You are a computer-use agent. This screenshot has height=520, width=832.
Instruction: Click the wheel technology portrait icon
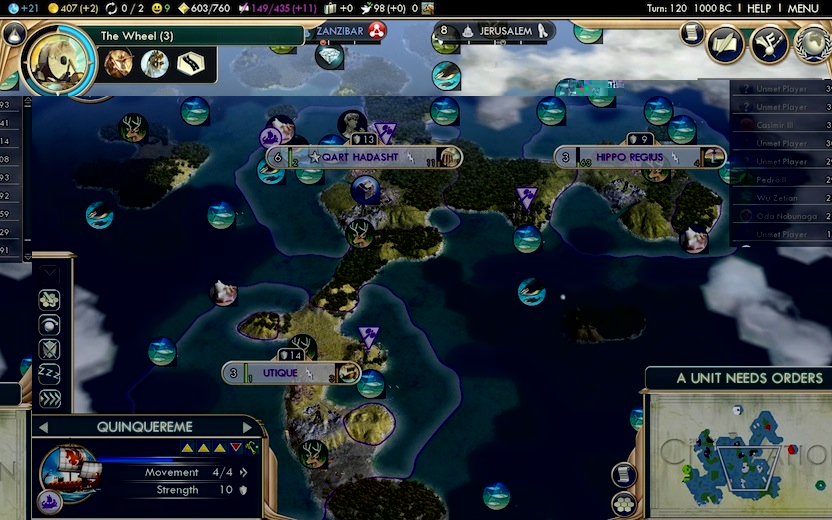pos(59,61)
